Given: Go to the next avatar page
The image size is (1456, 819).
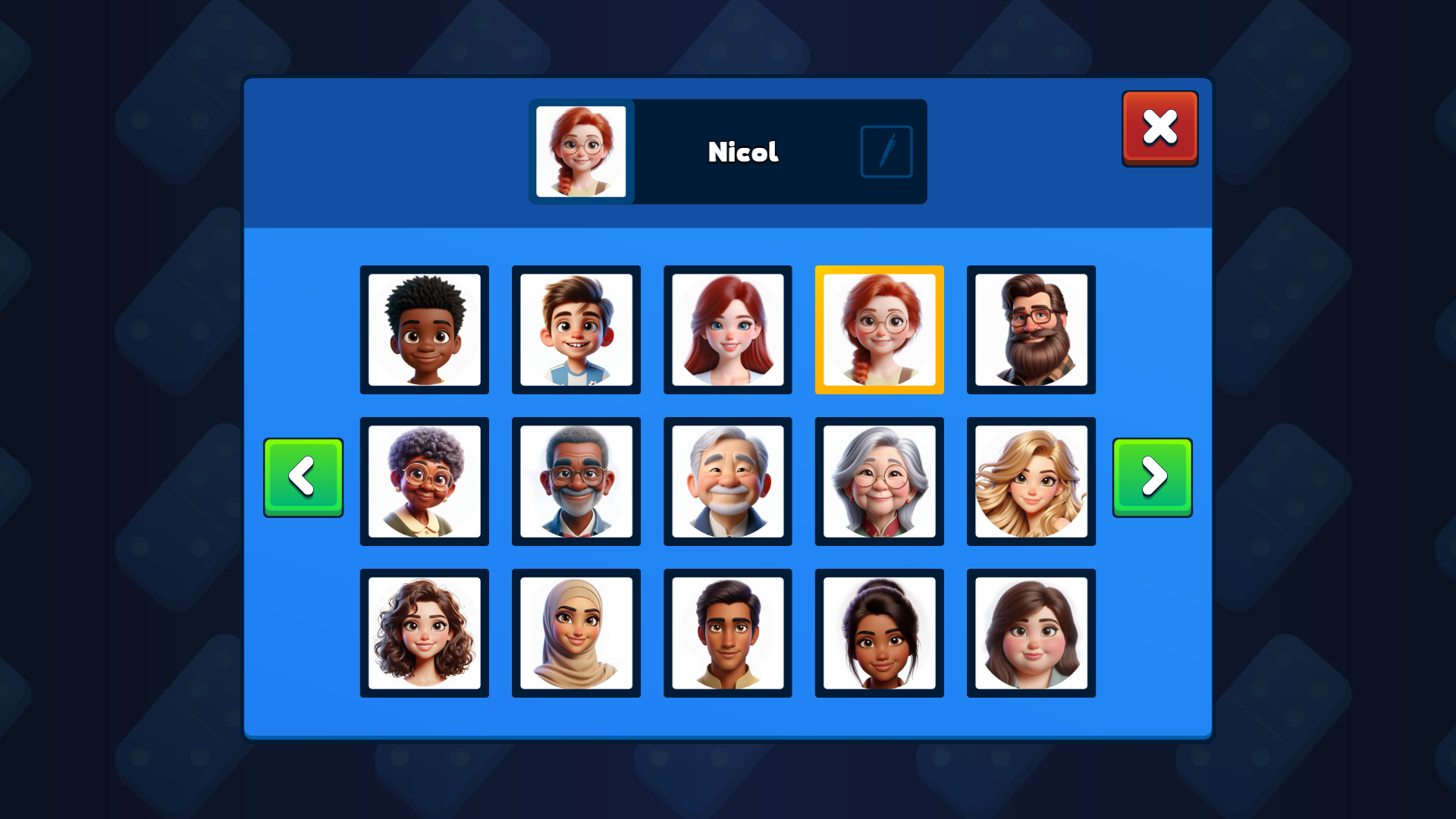Looking at the screenshot, I should (x=1152, y=478).
